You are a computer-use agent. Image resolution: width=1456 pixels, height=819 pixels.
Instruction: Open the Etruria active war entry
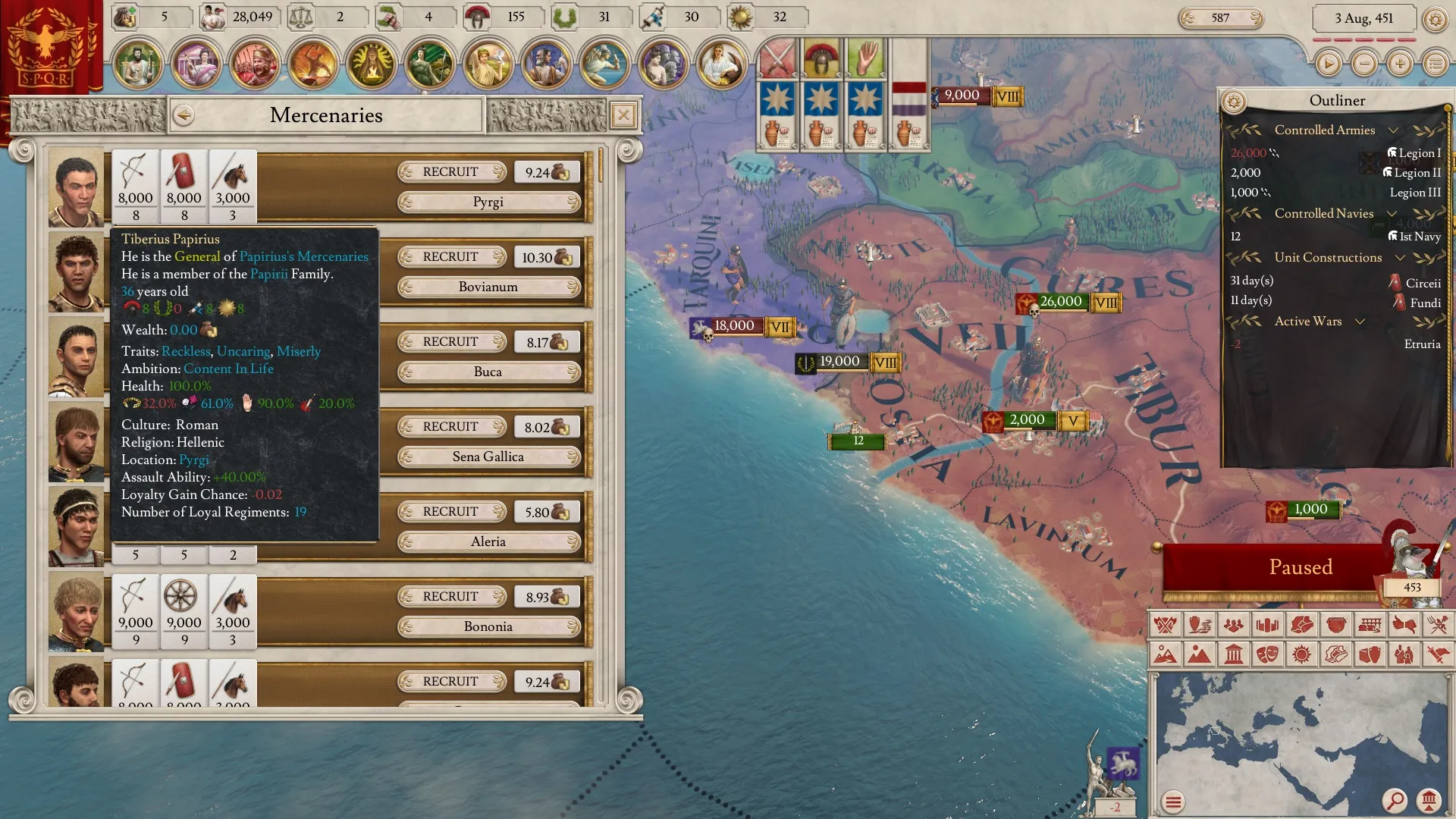[1421, 344]
